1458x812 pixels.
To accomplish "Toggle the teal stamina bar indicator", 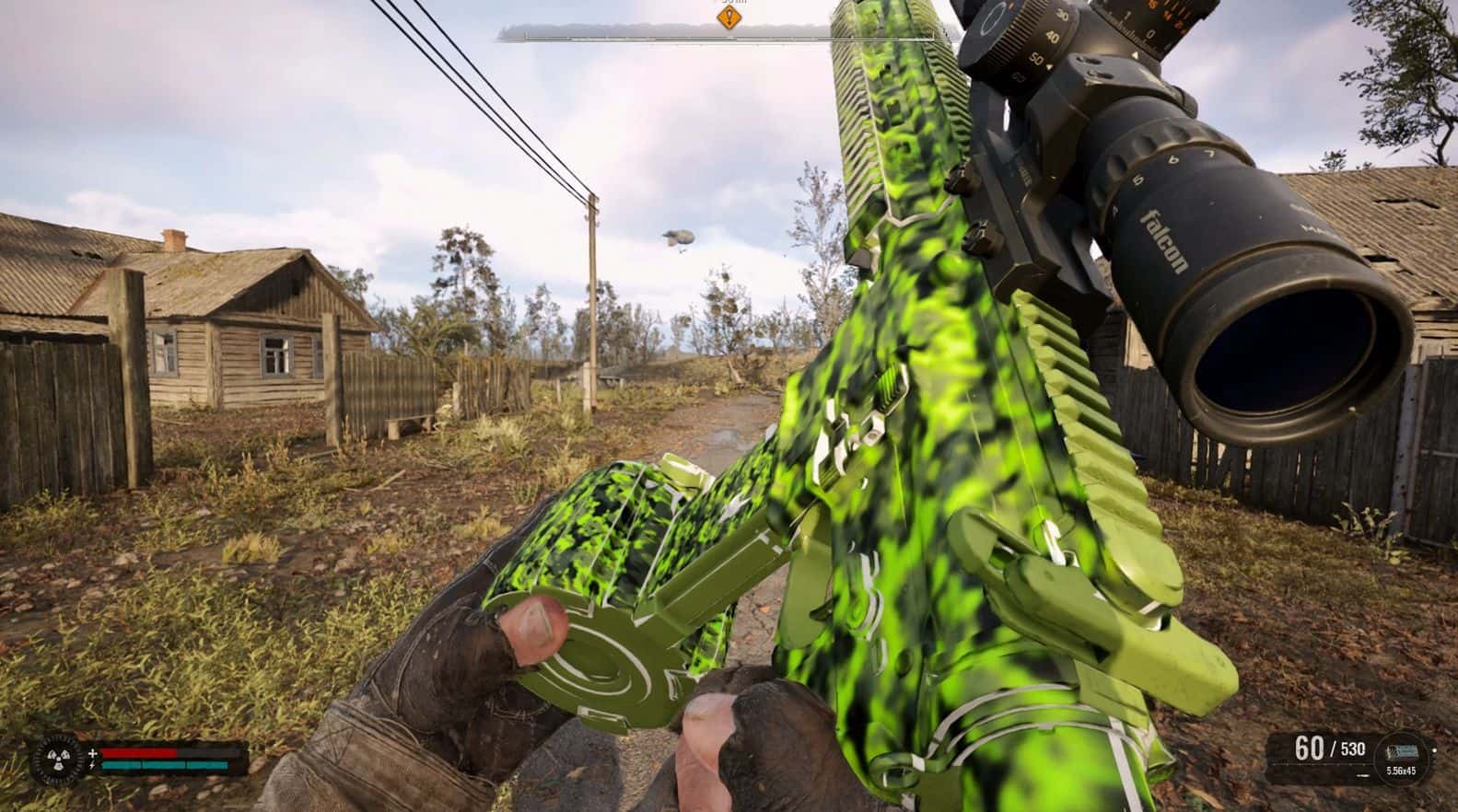I will (x=166, y=766).
